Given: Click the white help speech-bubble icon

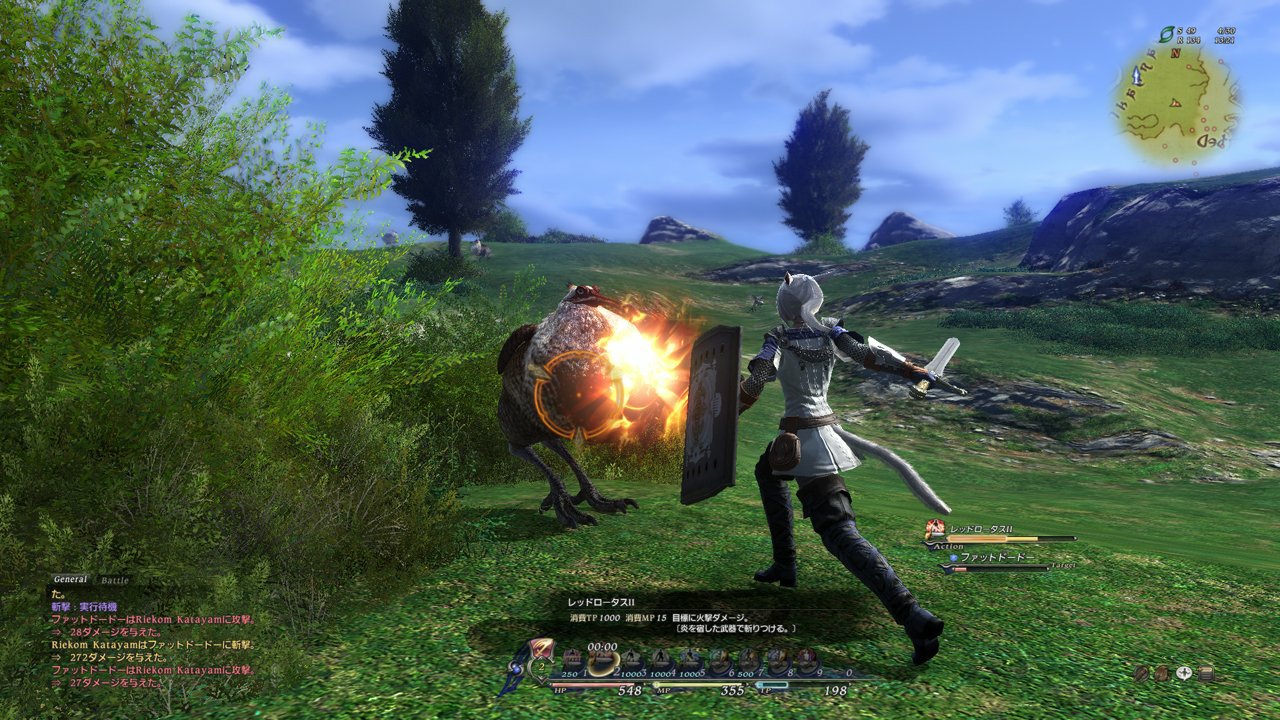Looking at the screenshot, I should pos(1184,673).
